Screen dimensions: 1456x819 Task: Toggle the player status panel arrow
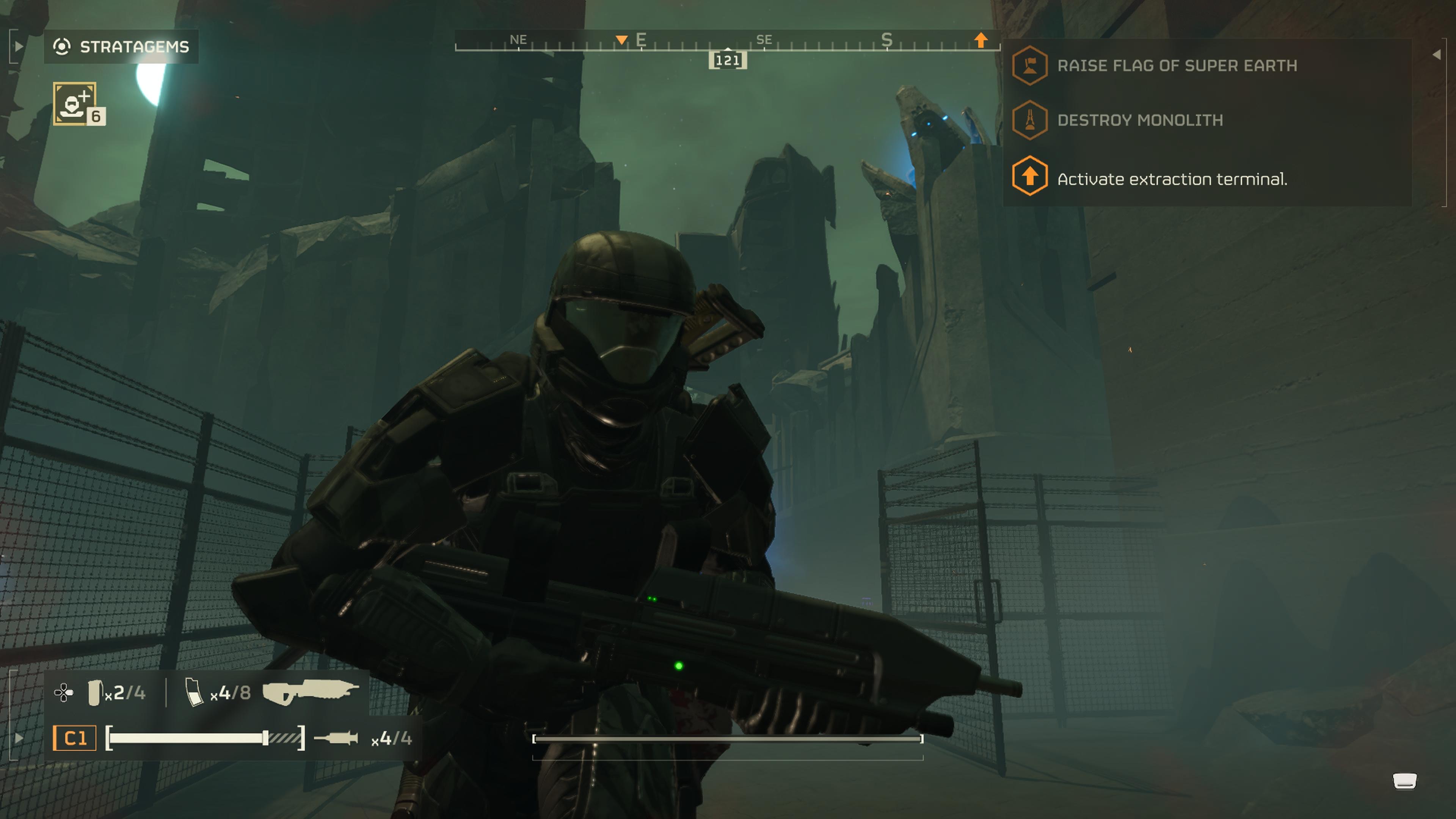(x=19, y=737)
